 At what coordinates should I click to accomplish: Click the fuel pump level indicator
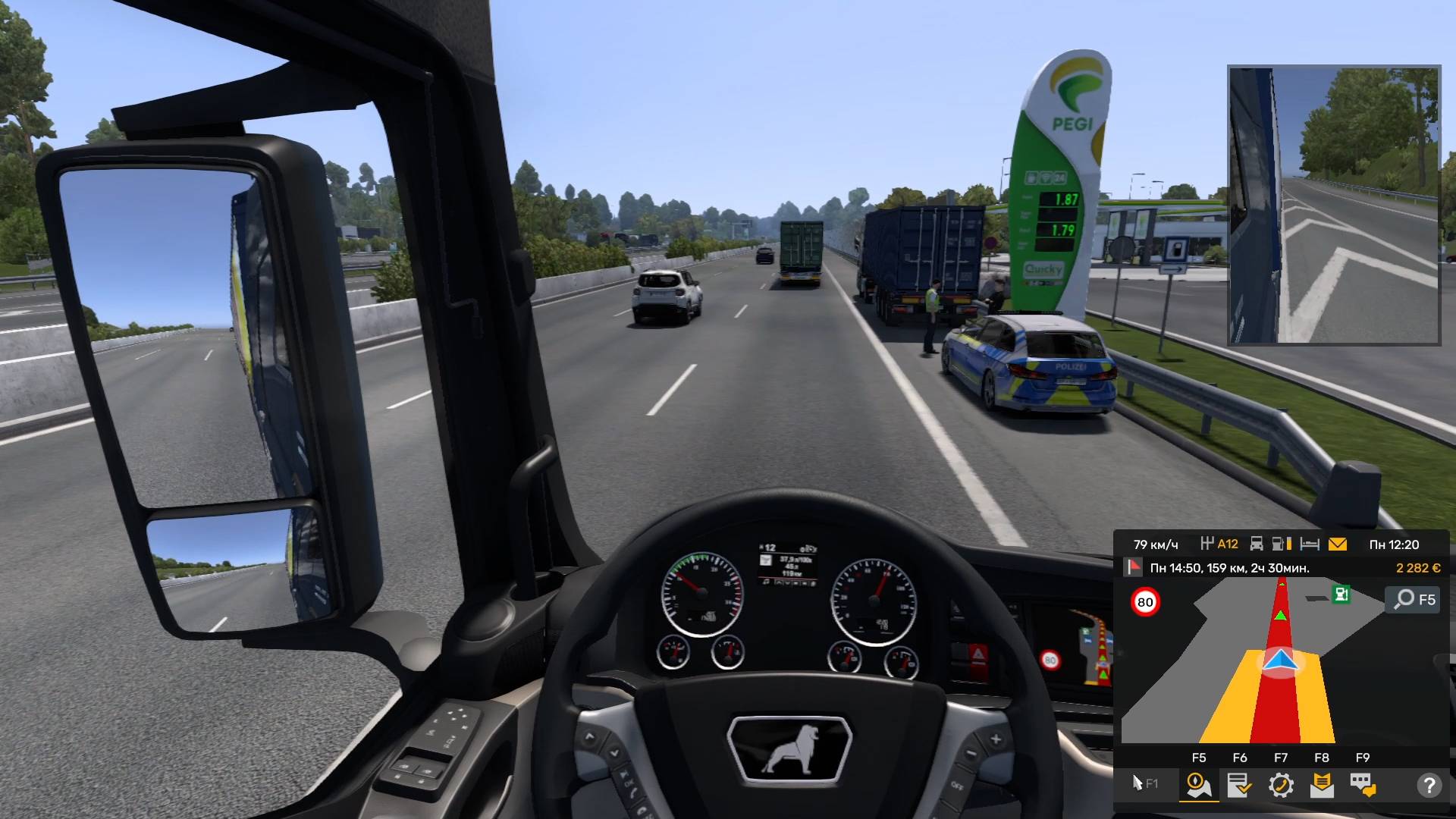click(1282, 544)
